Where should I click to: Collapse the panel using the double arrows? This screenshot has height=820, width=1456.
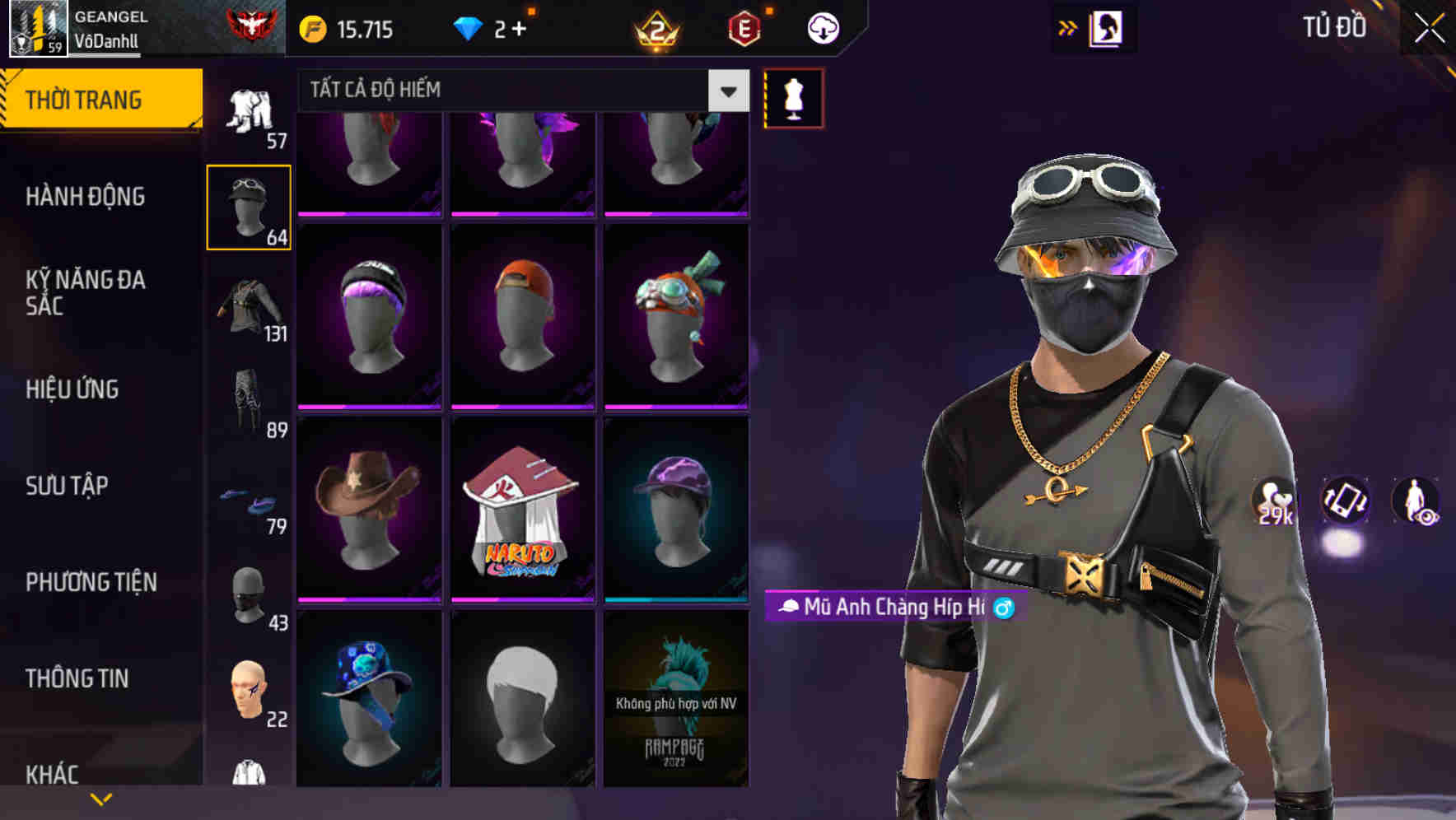[x=1068, y=27]
